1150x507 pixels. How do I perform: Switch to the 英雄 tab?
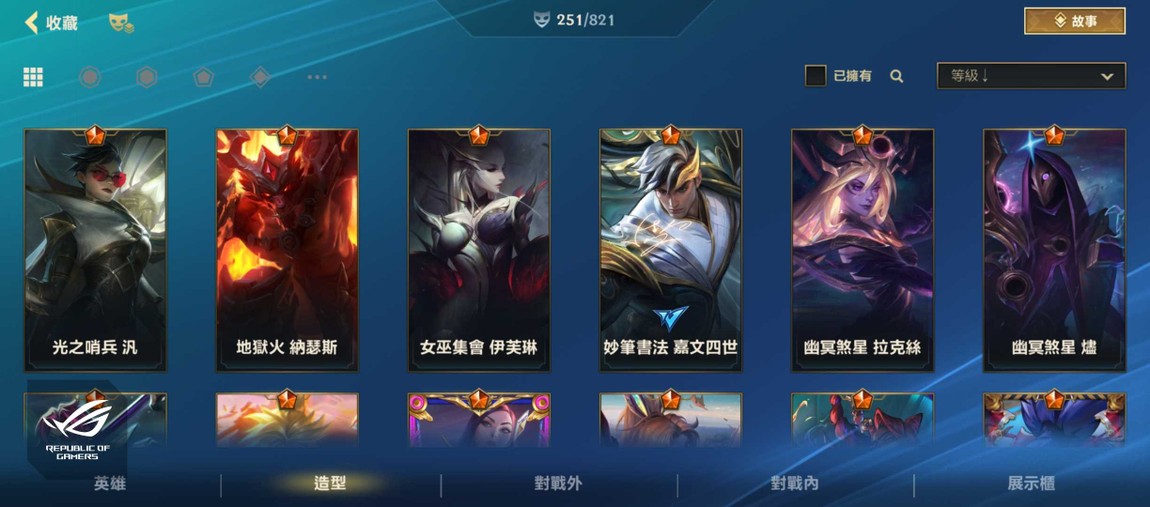(x=110, y=484)
